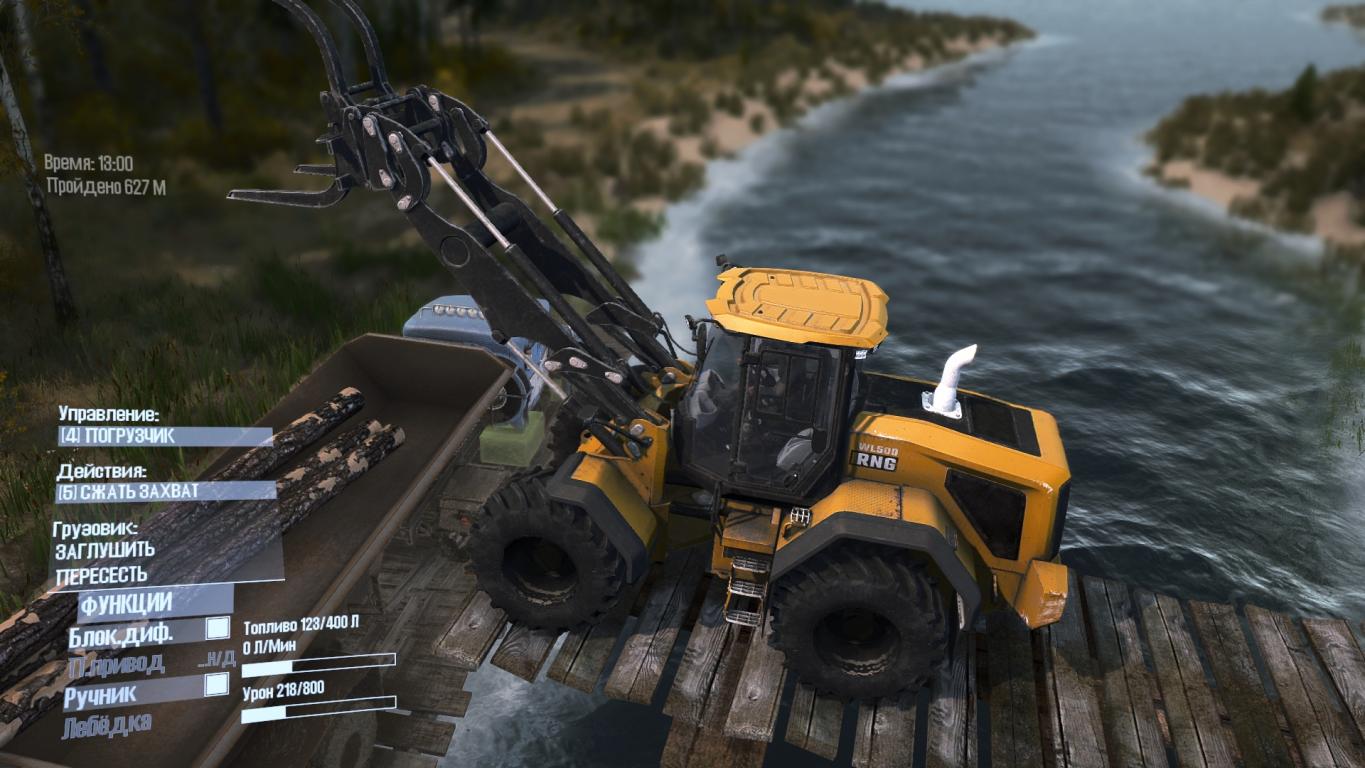Click the П.привод all-wheel drive option
This screenshot has width=1365, height=768.
(x=116, y=662)
